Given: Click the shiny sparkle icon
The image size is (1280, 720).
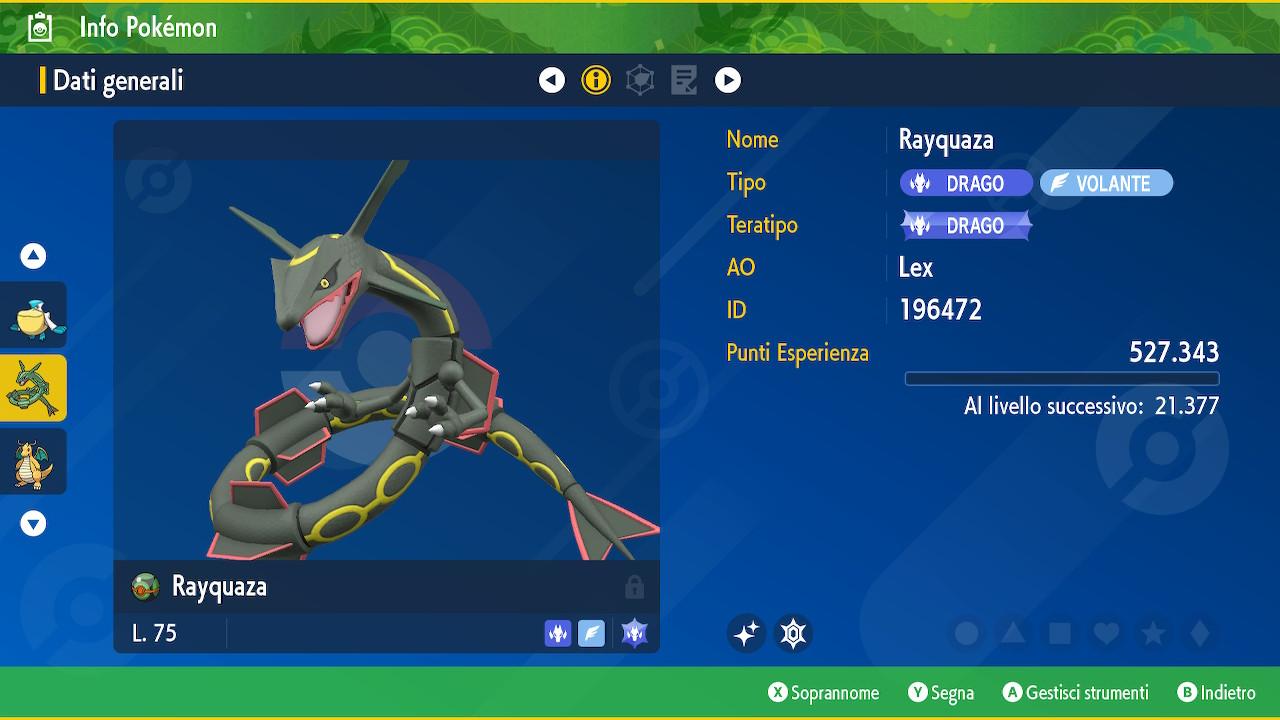Looking at the screenshot, I should pyautogui.click(x=746, y=633).
